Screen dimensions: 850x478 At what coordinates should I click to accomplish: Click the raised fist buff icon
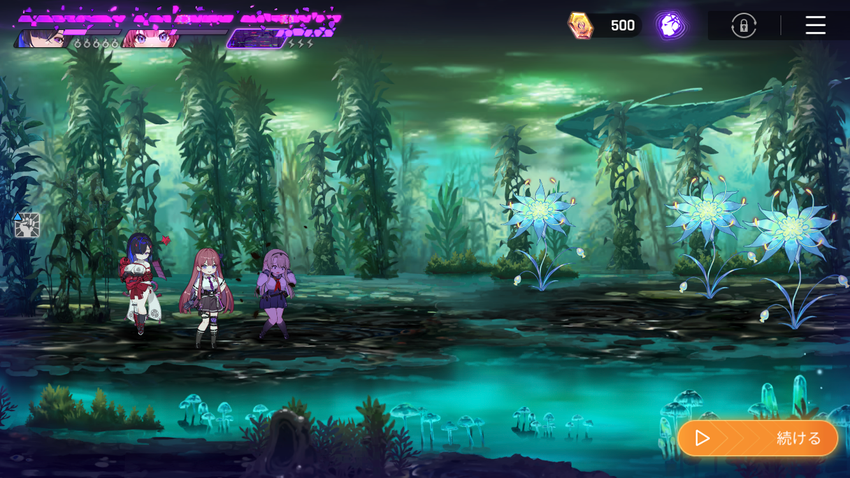pos(27,225)
